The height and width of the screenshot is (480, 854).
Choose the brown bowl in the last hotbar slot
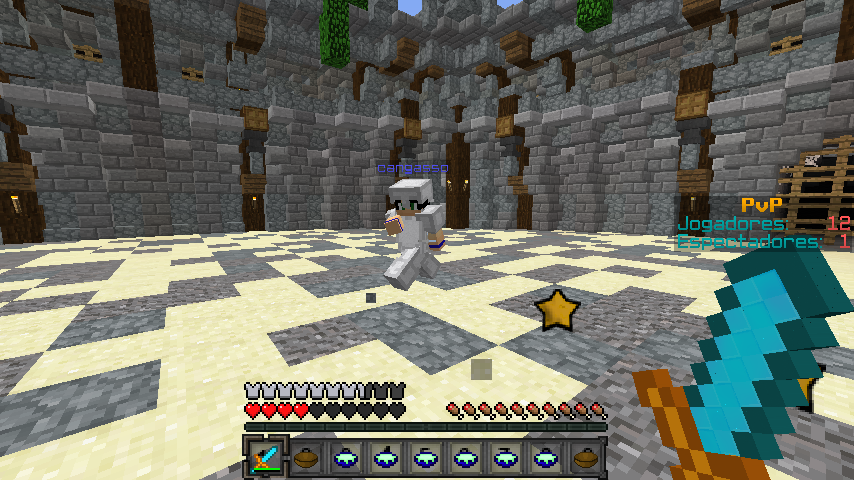coord(586,458)
